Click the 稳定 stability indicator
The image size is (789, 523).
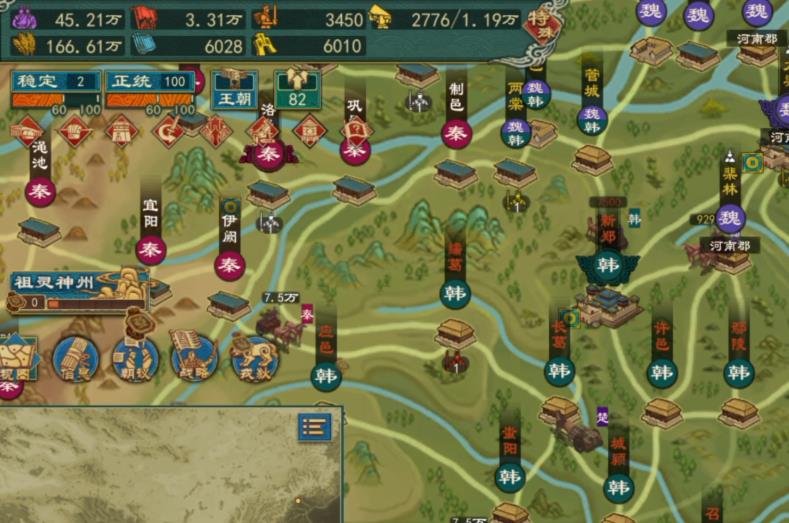coord(56,82)
